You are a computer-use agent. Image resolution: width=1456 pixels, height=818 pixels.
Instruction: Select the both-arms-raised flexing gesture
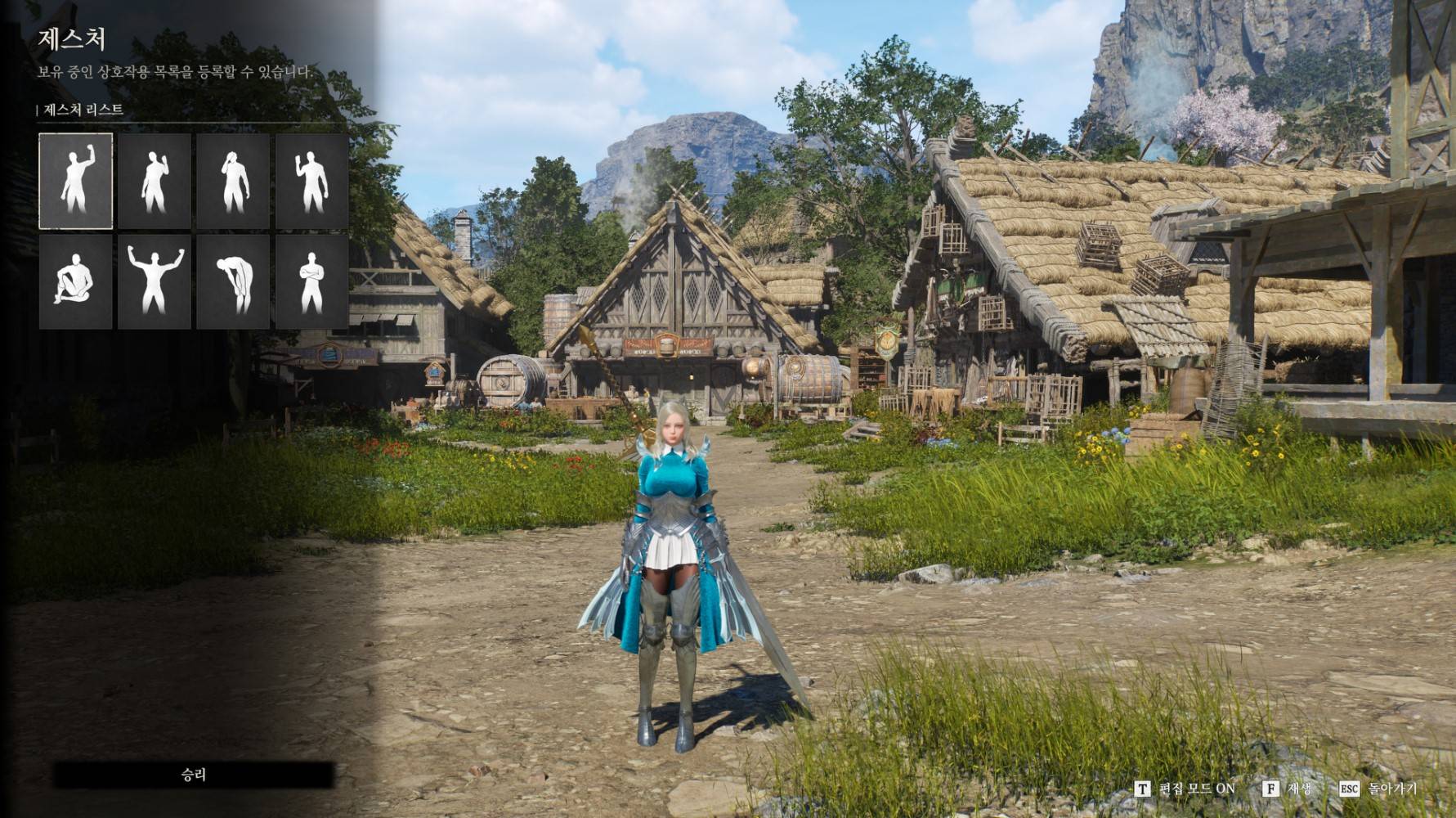tap(155, 281)
